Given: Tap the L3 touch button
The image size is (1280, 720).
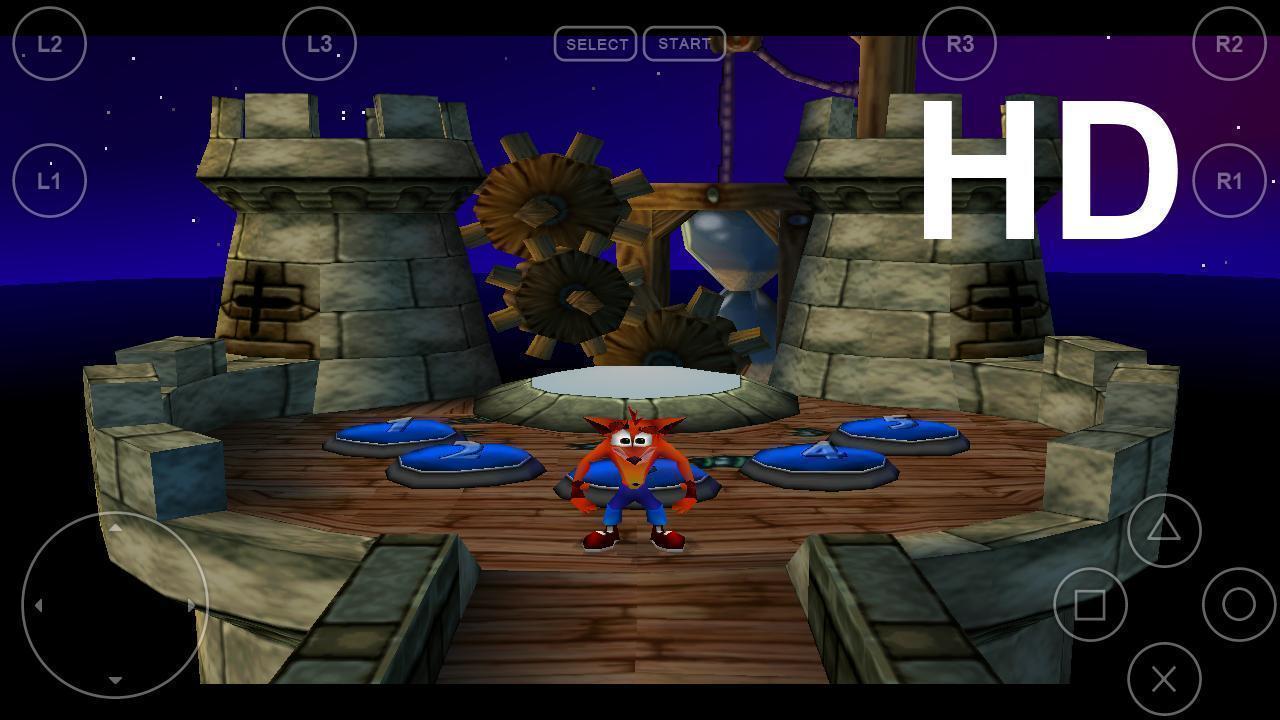Looking at the screenshot, I should (x=319, y=44).
